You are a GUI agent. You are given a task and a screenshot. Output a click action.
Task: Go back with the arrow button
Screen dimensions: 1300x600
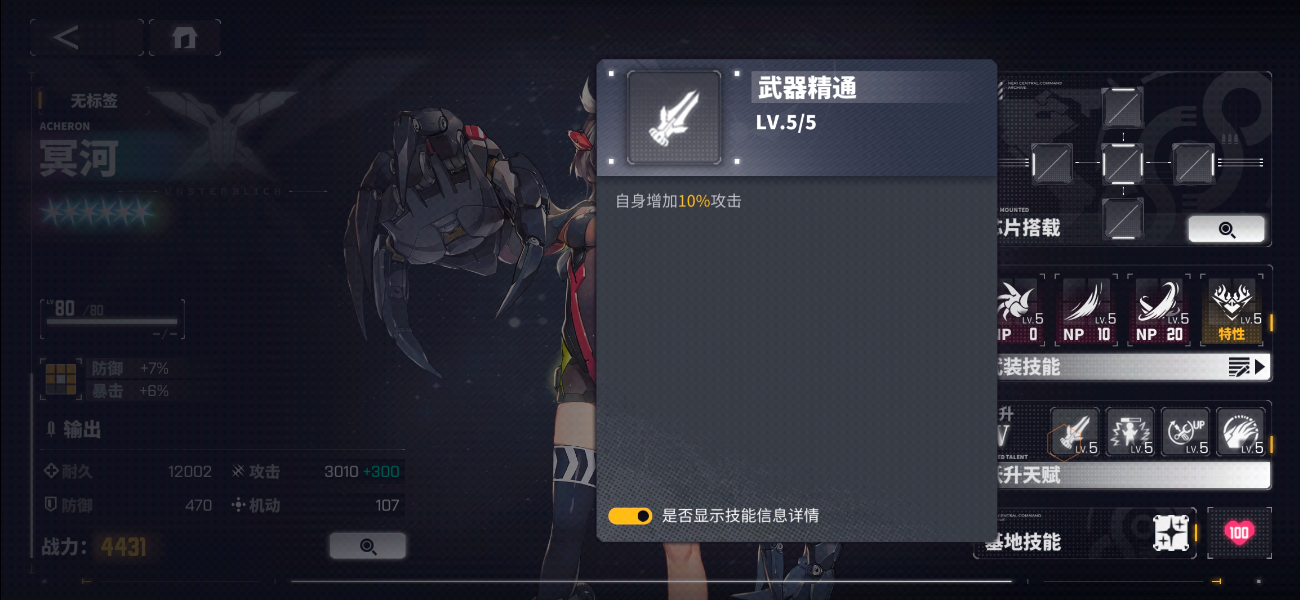67,38
